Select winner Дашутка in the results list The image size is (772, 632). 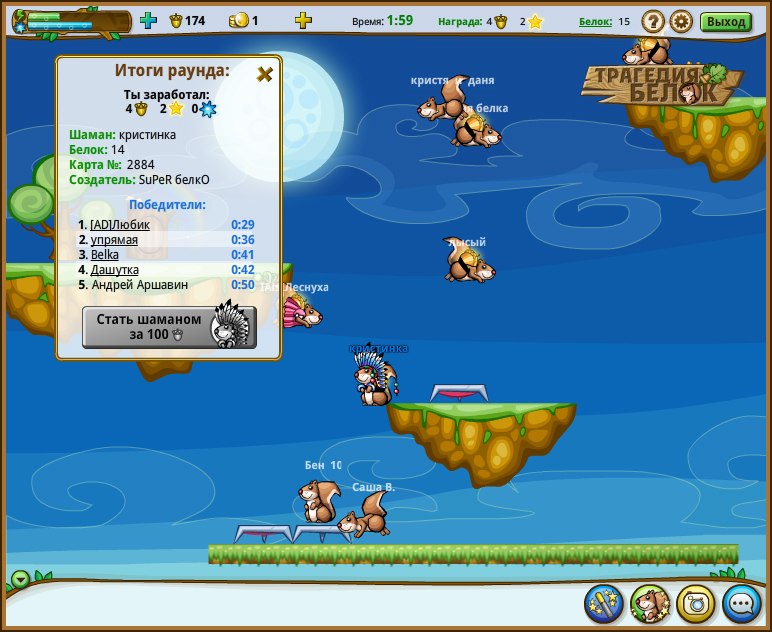click(115, 270)
